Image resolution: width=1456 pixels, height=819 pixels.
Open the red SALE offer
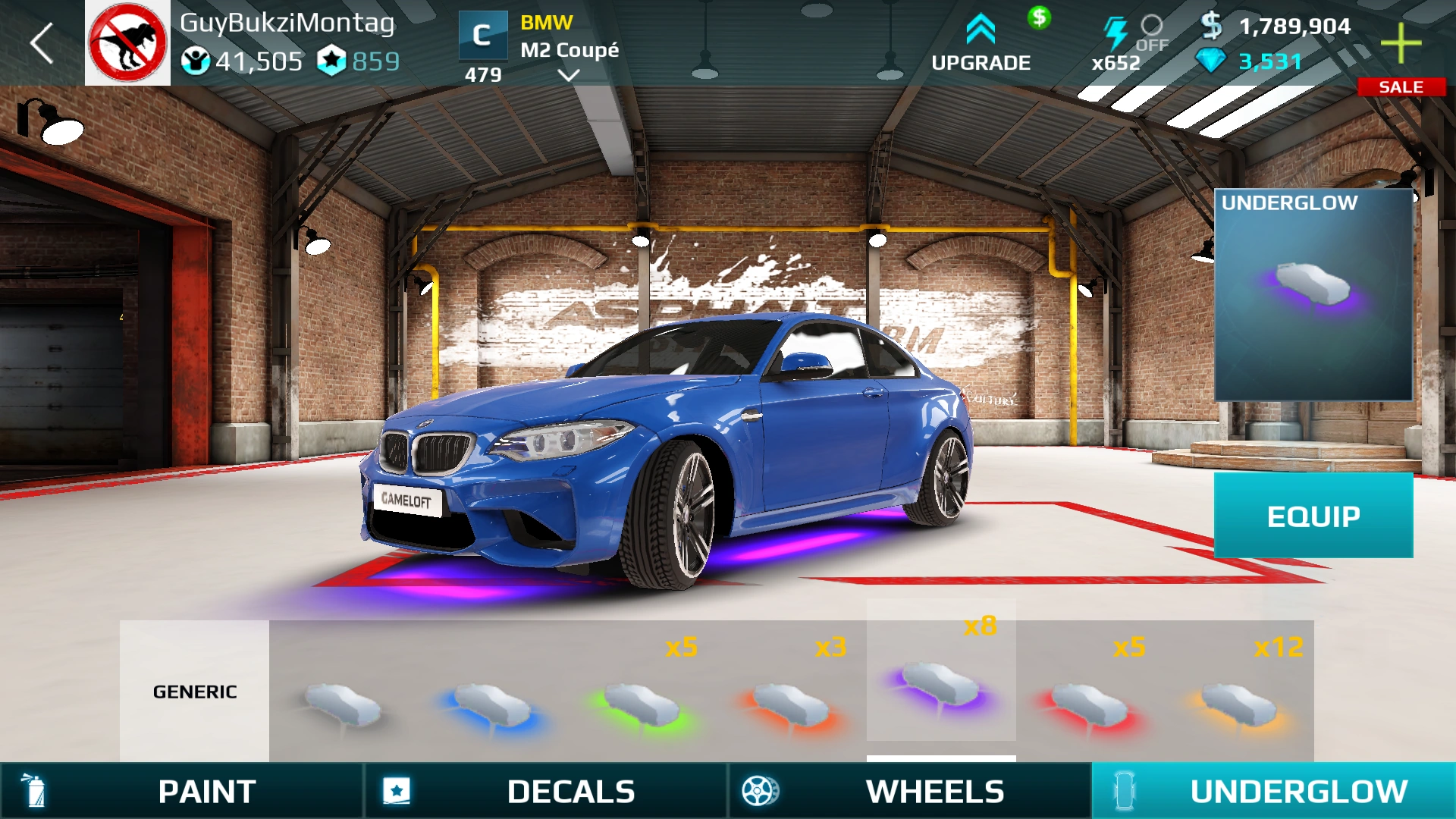1401,87
